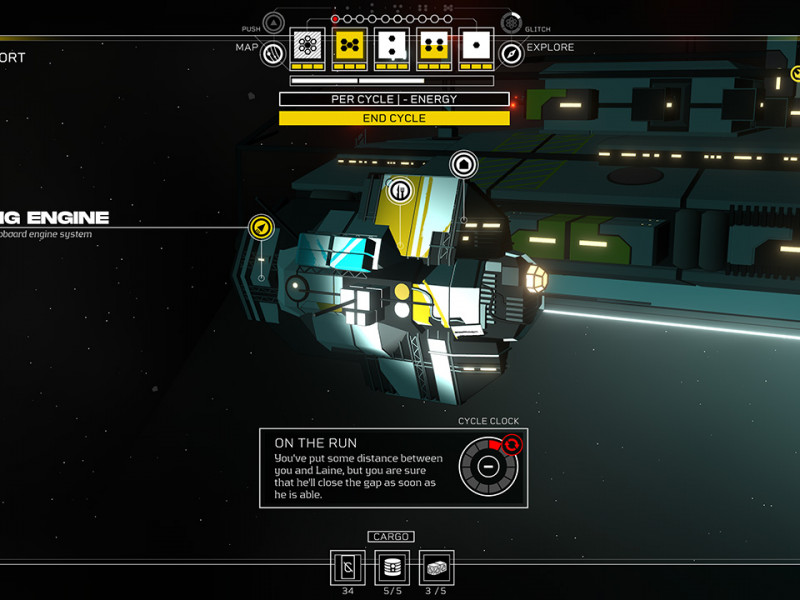Select the half-yellow die showing four

click(x=435, y=45)
